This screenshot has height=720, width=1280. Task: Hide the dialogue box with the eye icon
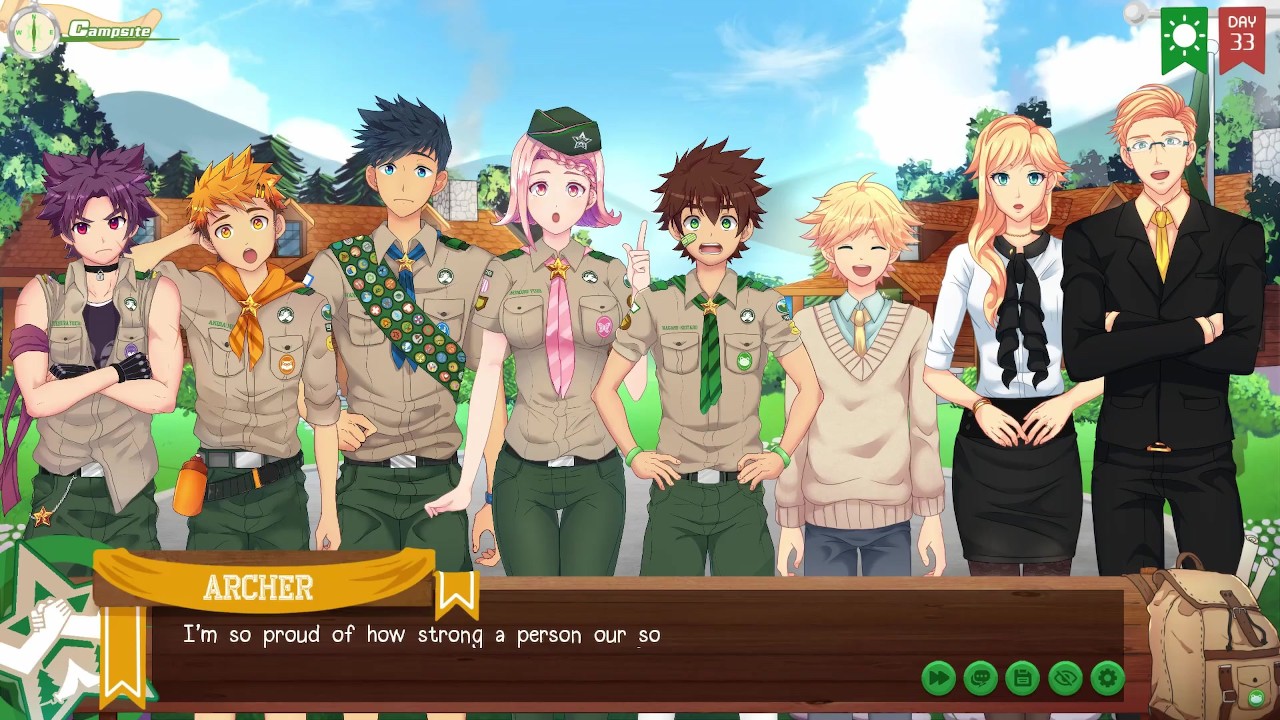(x=1065, y=678)
